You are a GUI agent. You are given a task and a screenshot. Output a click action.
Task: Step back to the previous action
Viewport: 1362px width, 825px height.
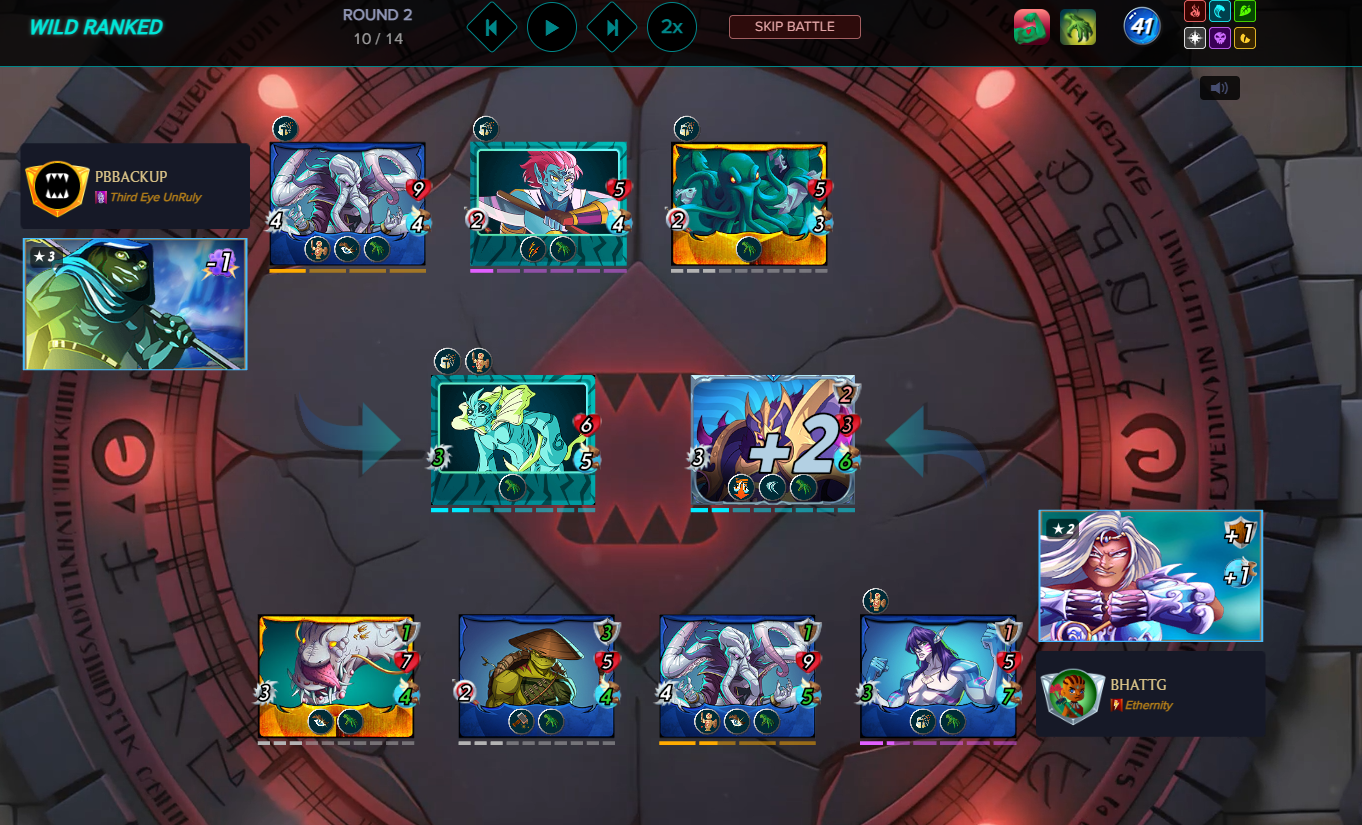[x=491, y=27]
